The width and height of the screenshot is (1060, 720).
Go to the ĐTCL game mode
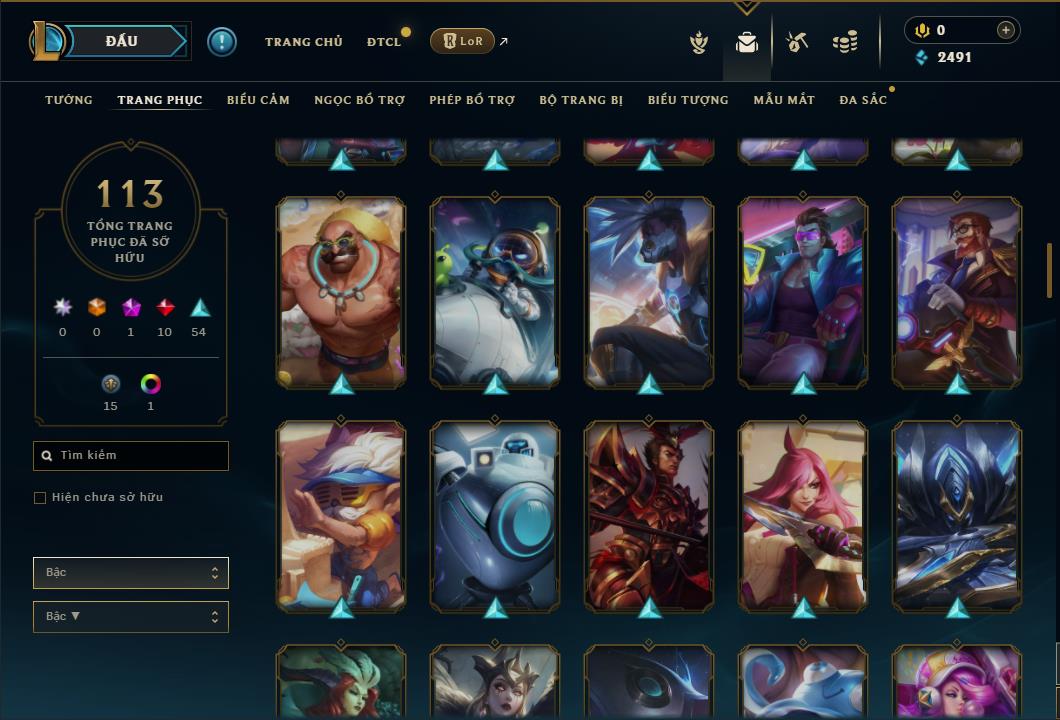(383, 42)
